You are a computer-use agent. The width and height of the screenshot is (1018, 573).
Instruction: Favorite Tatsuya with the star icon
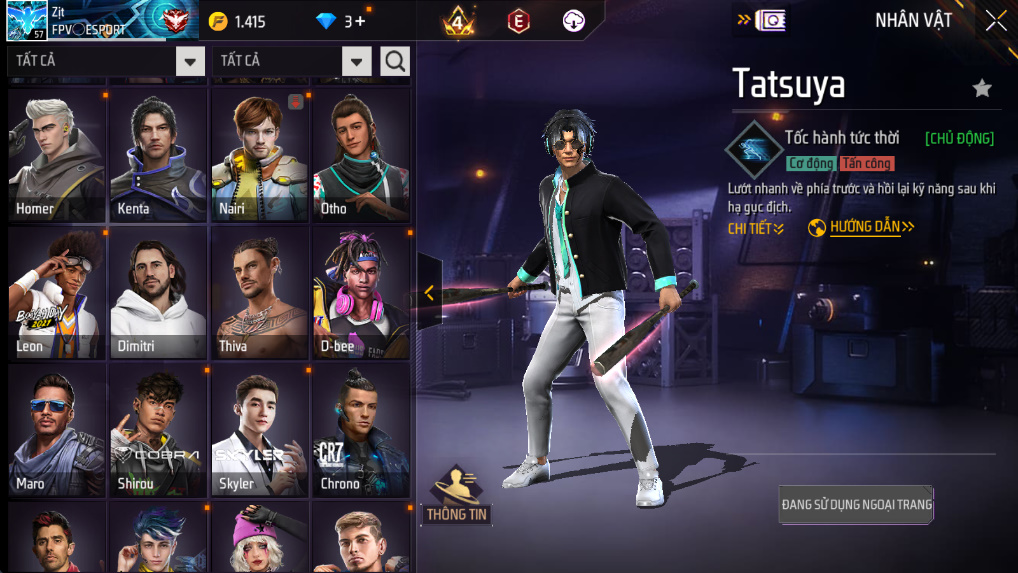[982, 88]
